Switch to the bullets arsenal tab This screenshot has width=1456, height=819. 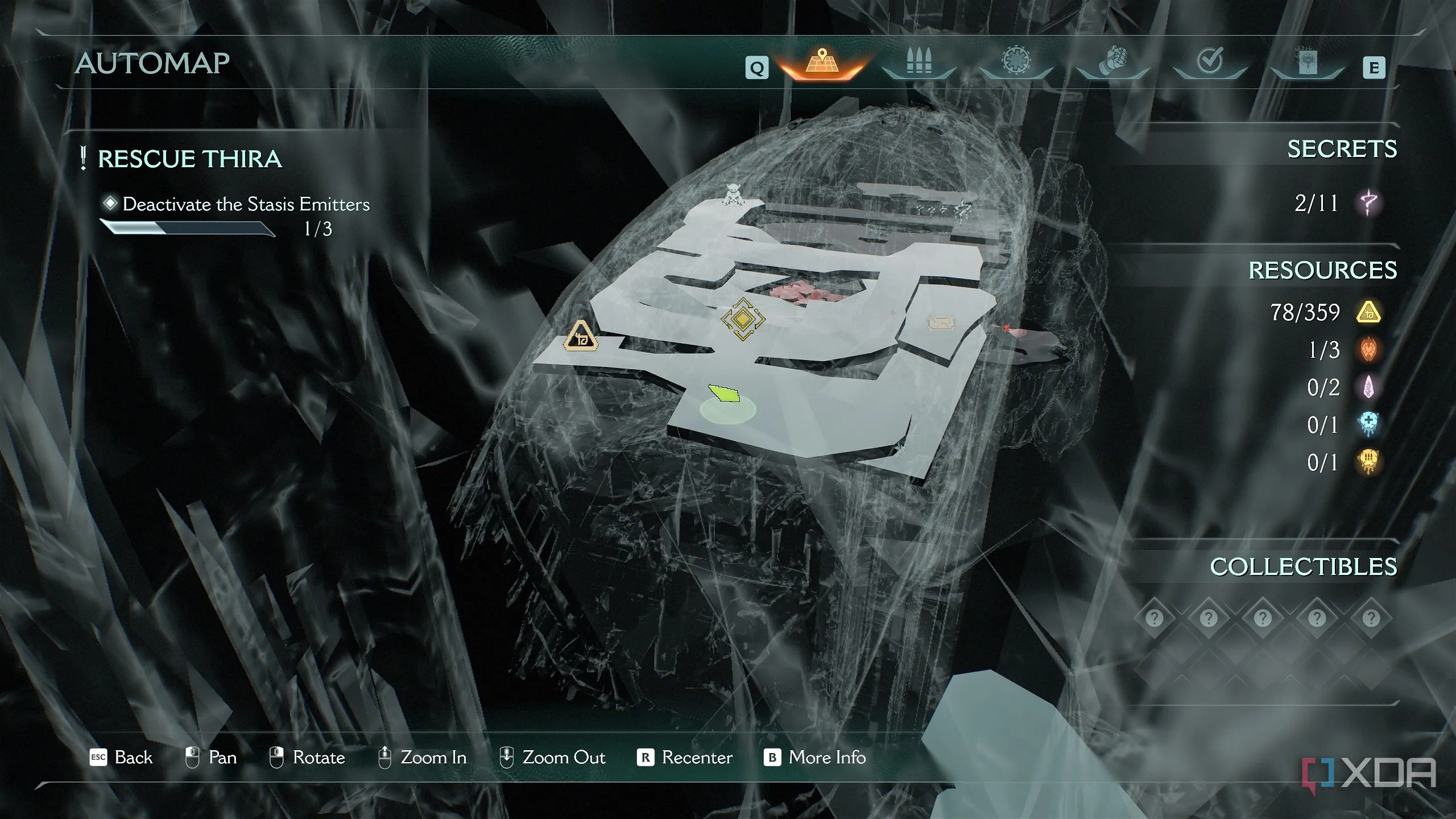[x=919, y=64]
